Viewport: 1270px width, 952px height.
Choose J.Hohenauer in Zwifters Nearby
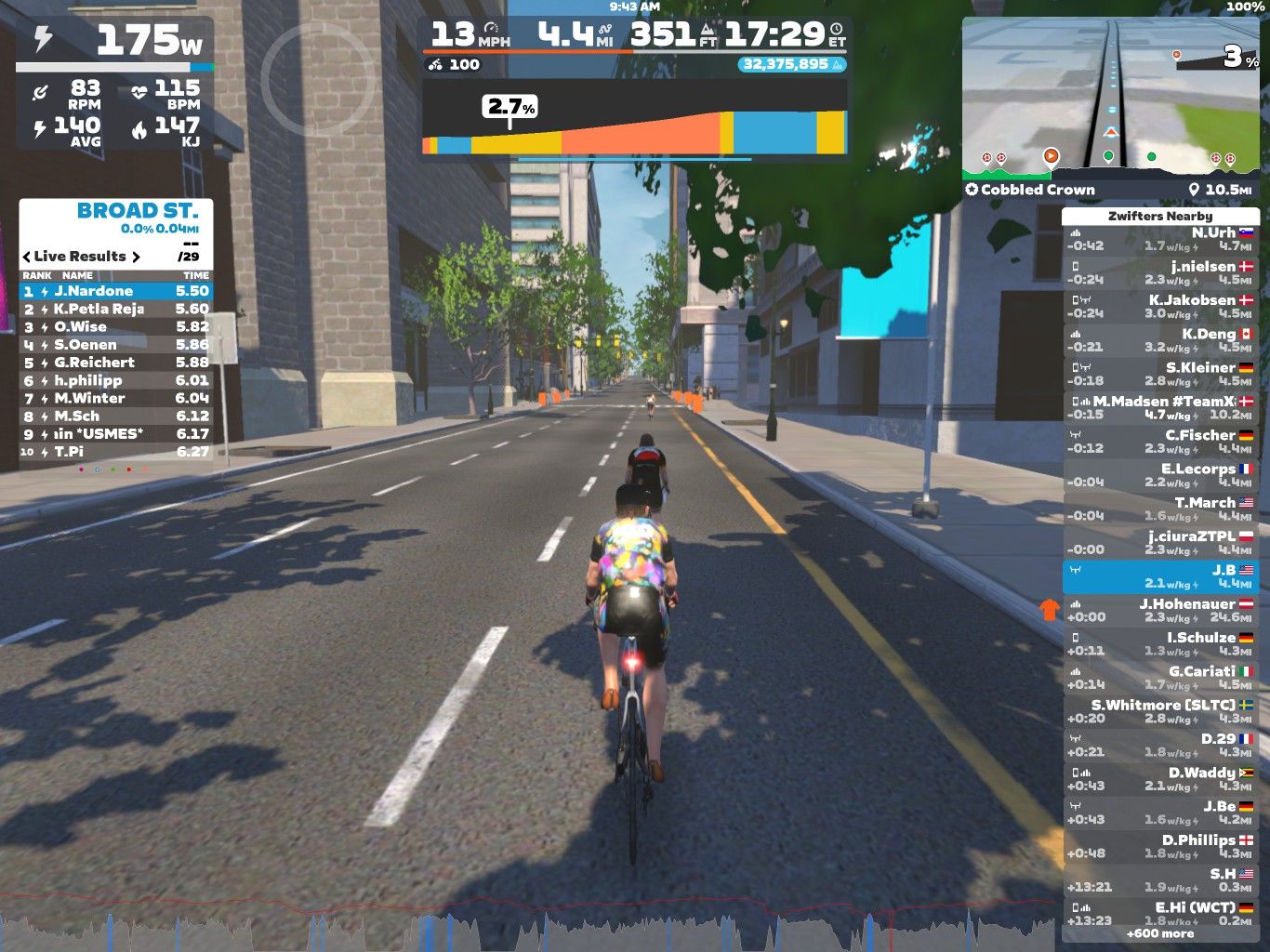1159,610
